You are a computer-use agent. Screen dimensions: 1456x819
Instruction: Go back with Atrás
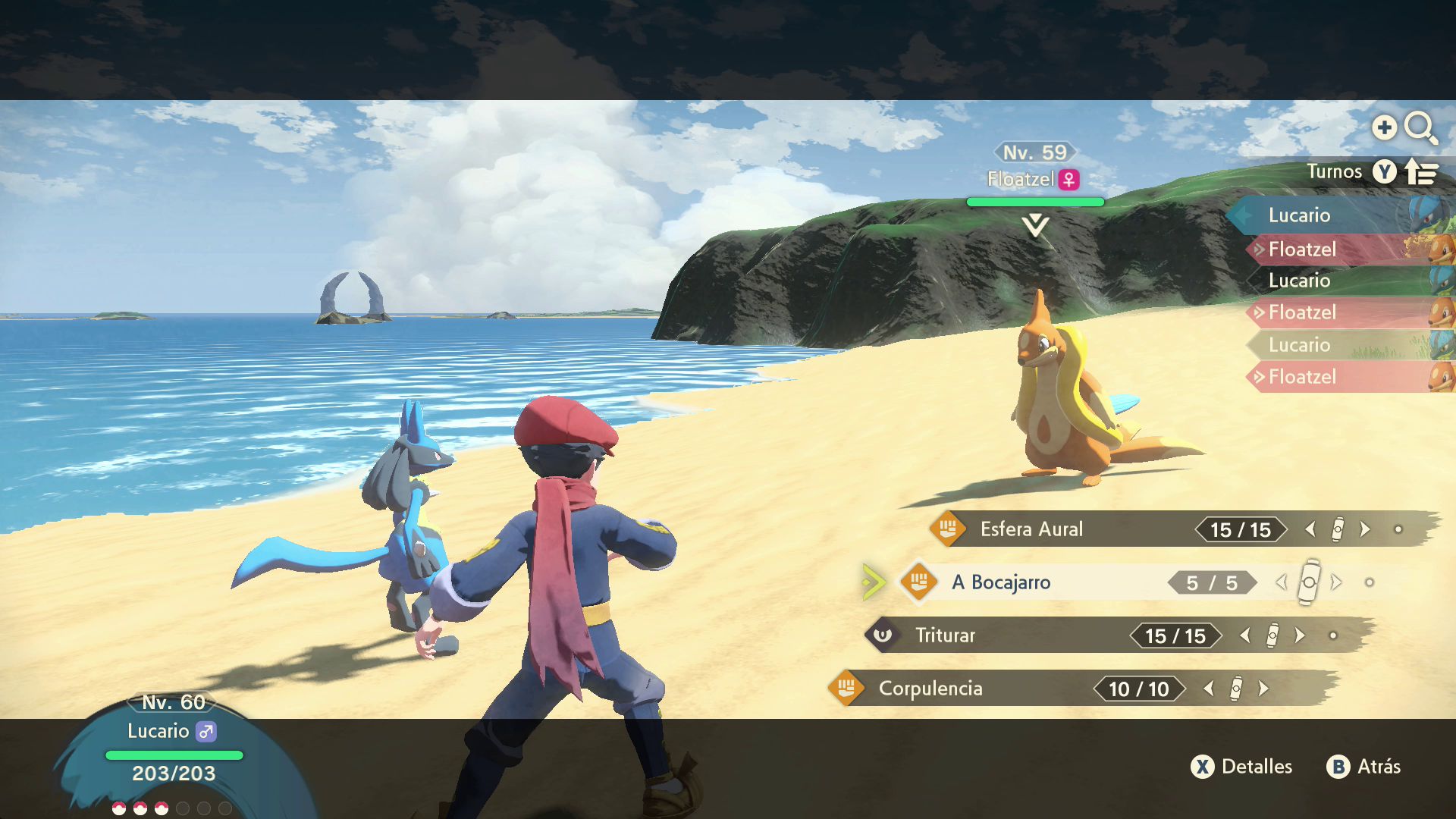coord(1363,767)
